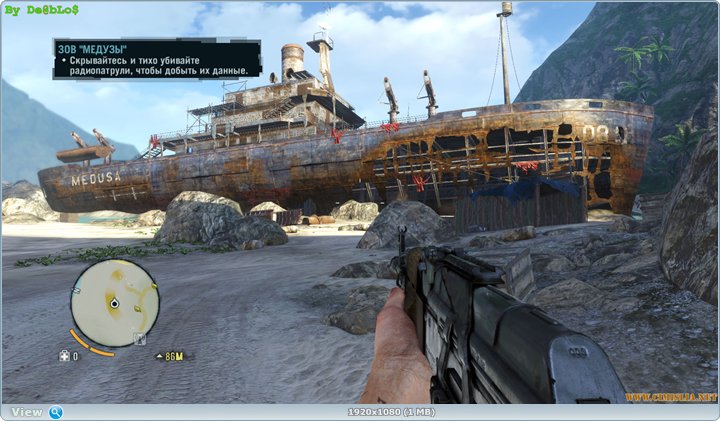This screenshot has width=720, height=421.
Task: Select the medkit icon below the minimap
Action: [x=65, y=356]
